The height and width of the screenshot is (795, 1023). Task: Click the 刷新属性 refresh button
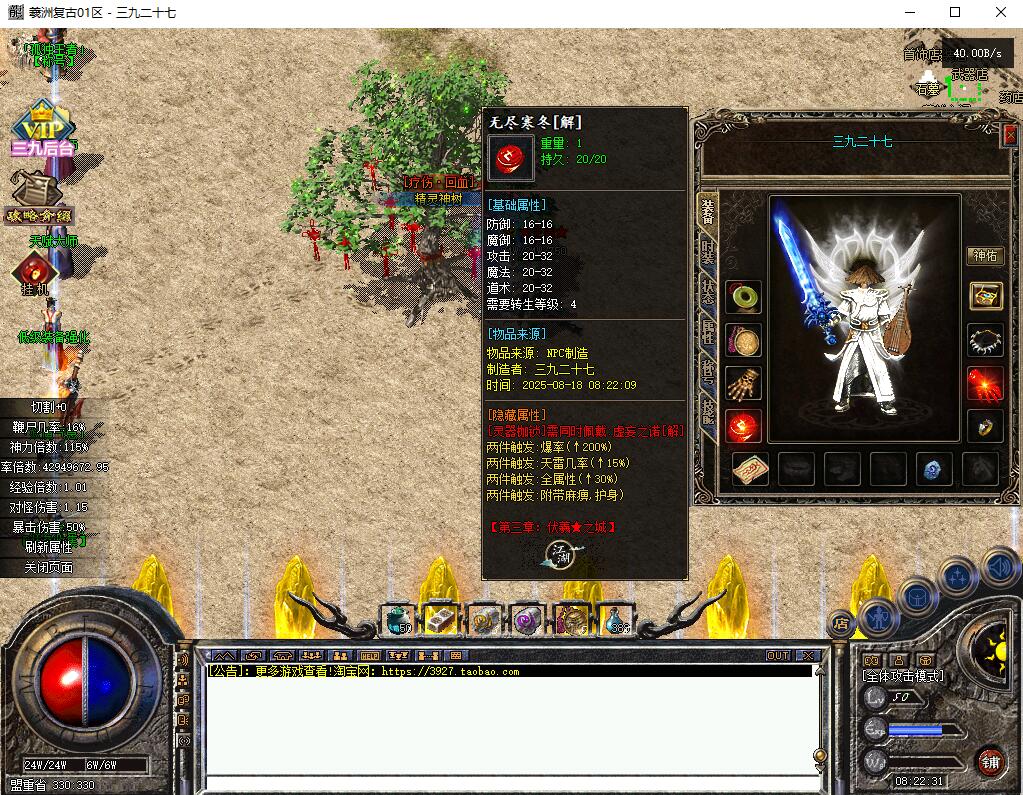pyautogui.click(x=48, y=547)
